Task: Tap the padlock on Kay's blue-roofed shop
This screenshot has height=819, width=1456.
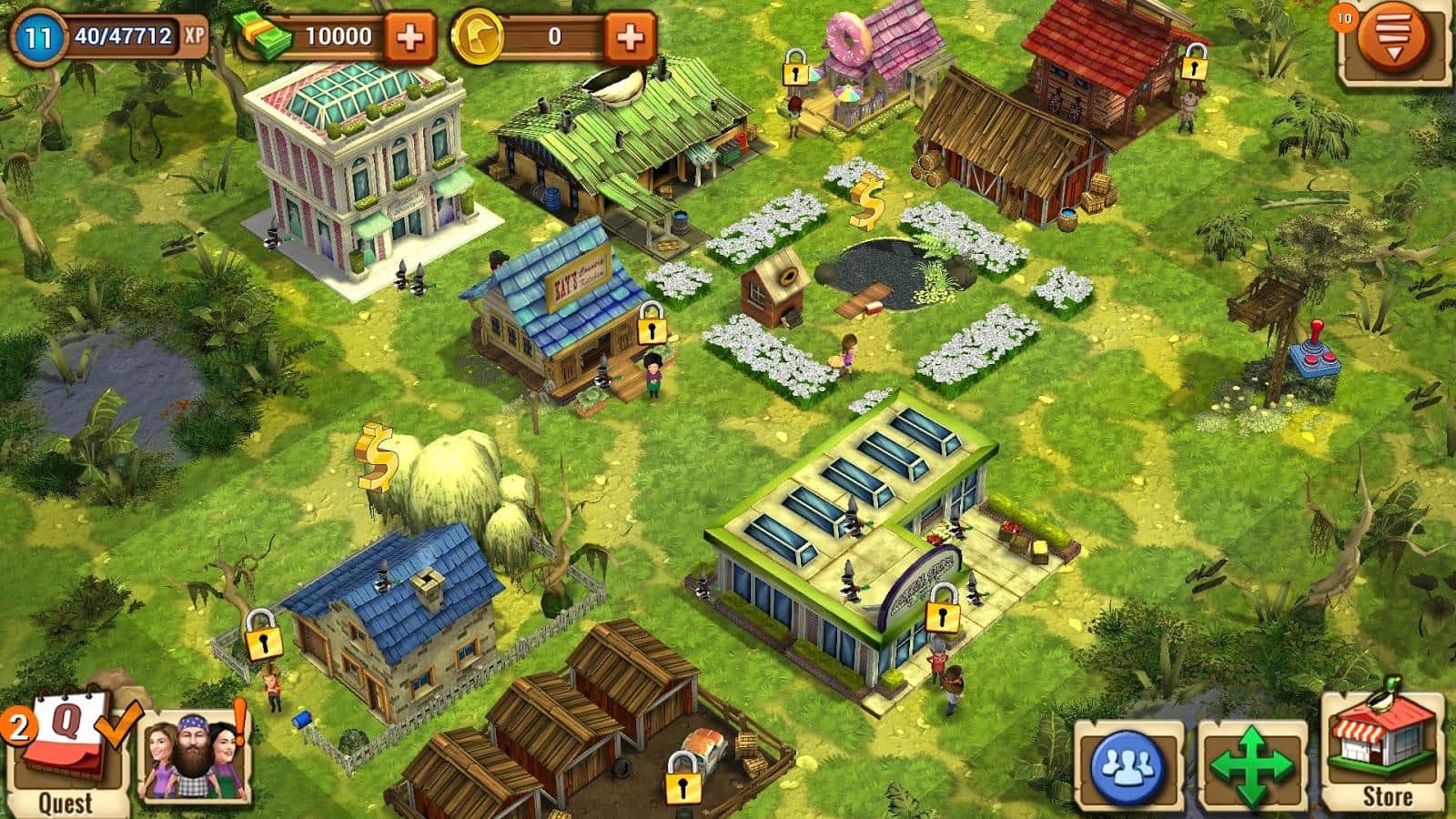Action: 650,325
